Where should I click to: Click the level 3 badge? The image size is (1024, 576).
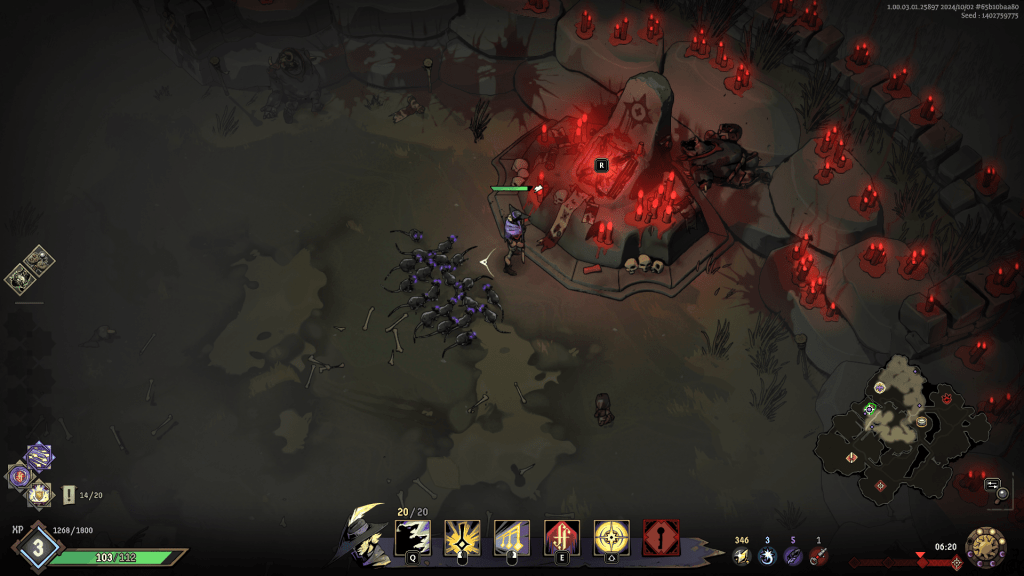38,548
